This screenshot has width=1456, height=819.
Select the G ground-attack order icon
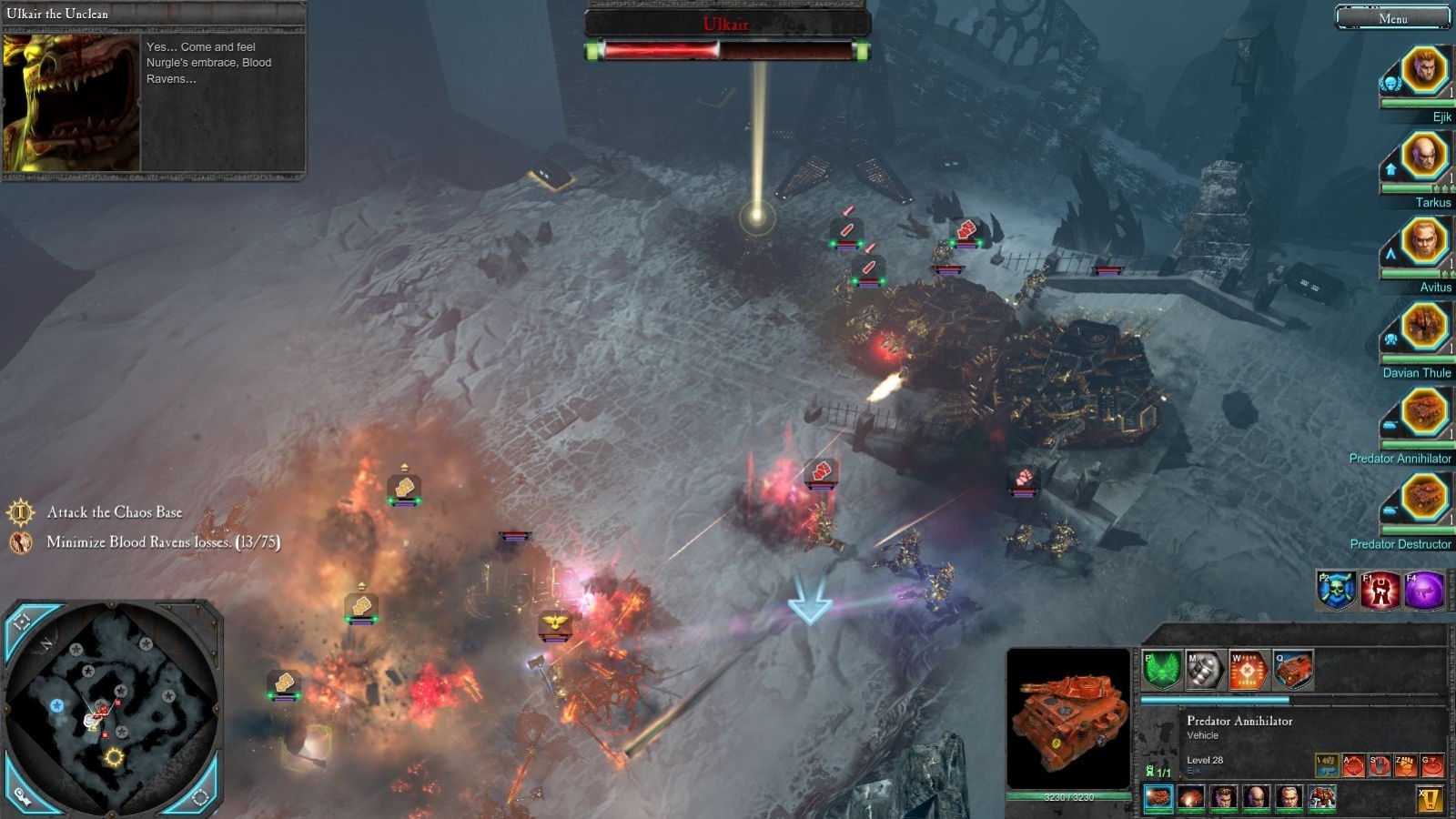tap(1432, 765)
